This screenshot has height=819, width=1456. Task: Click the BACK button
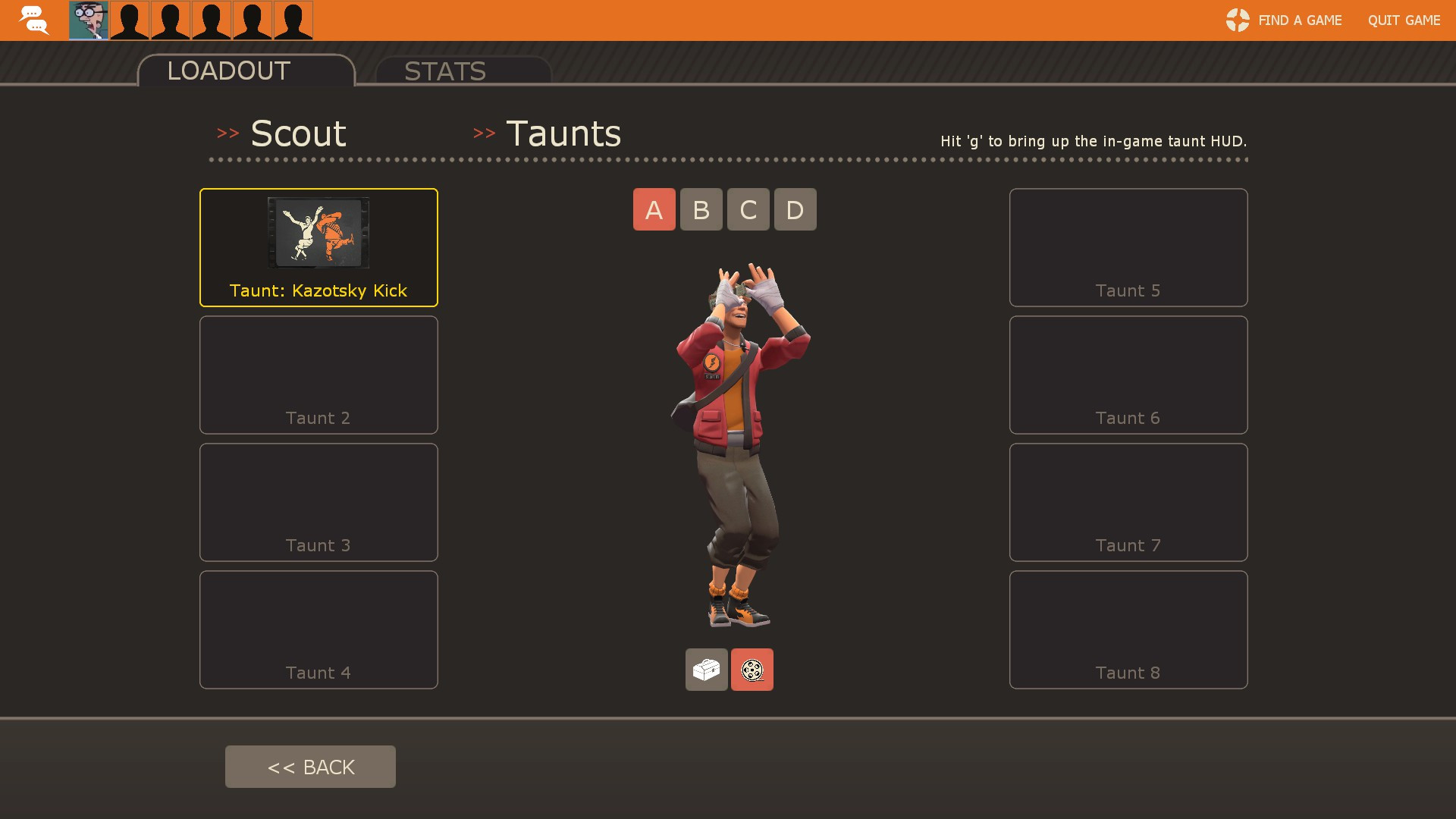click(310, 767)
